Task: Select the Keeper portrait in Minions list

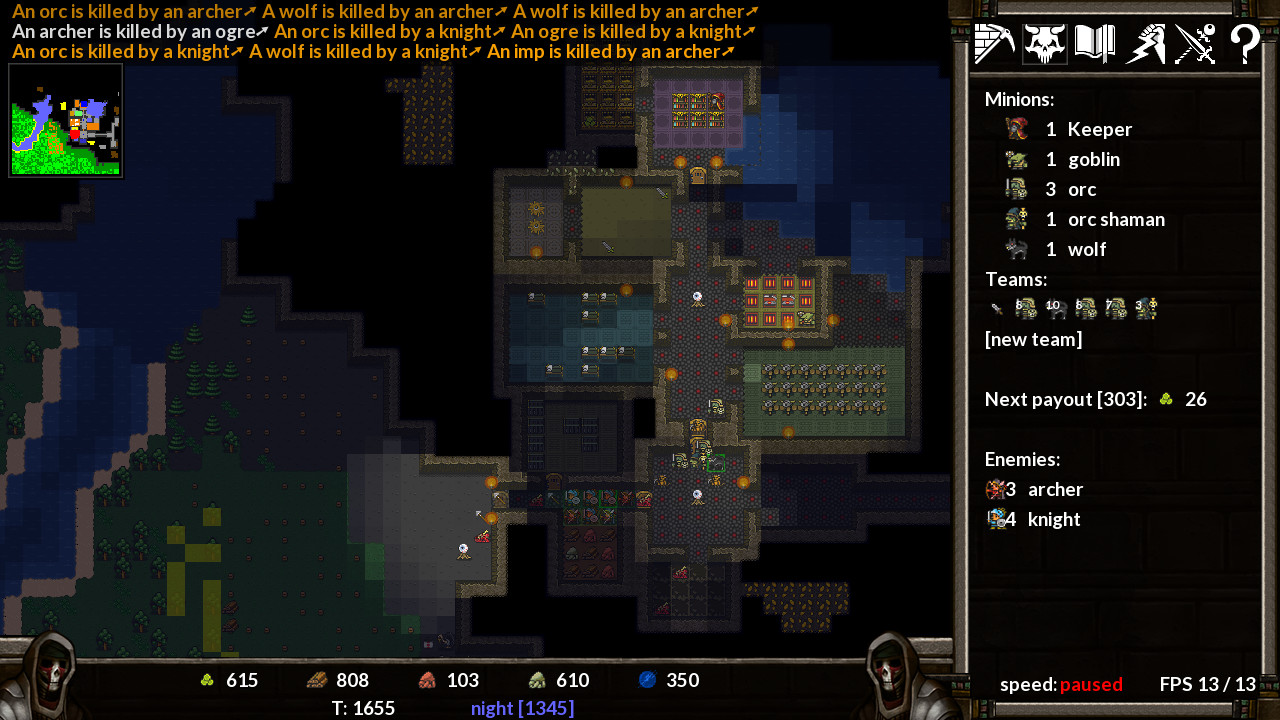Action: 1016,128
